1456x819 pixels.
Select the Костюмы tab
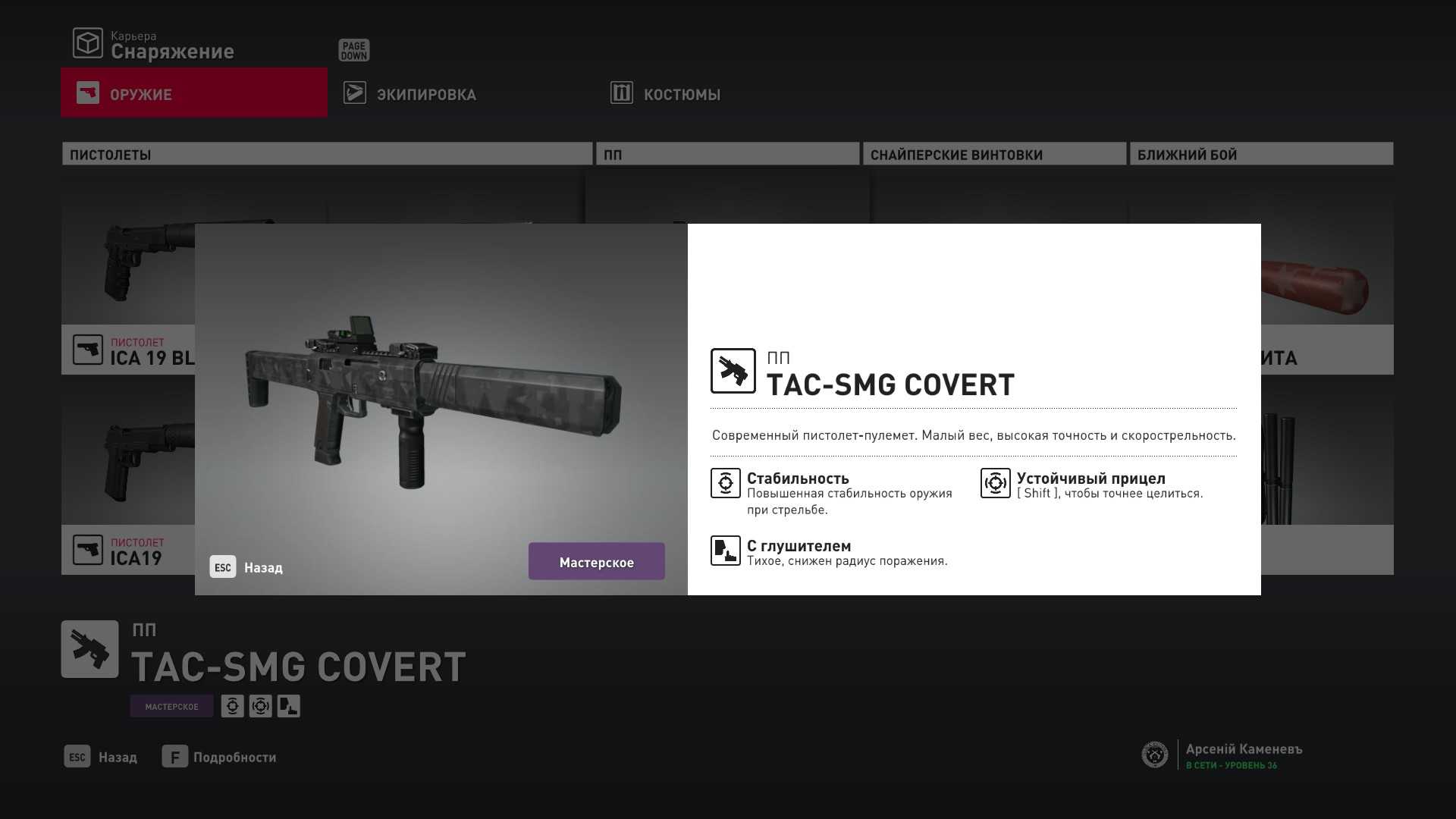point(681,94)
